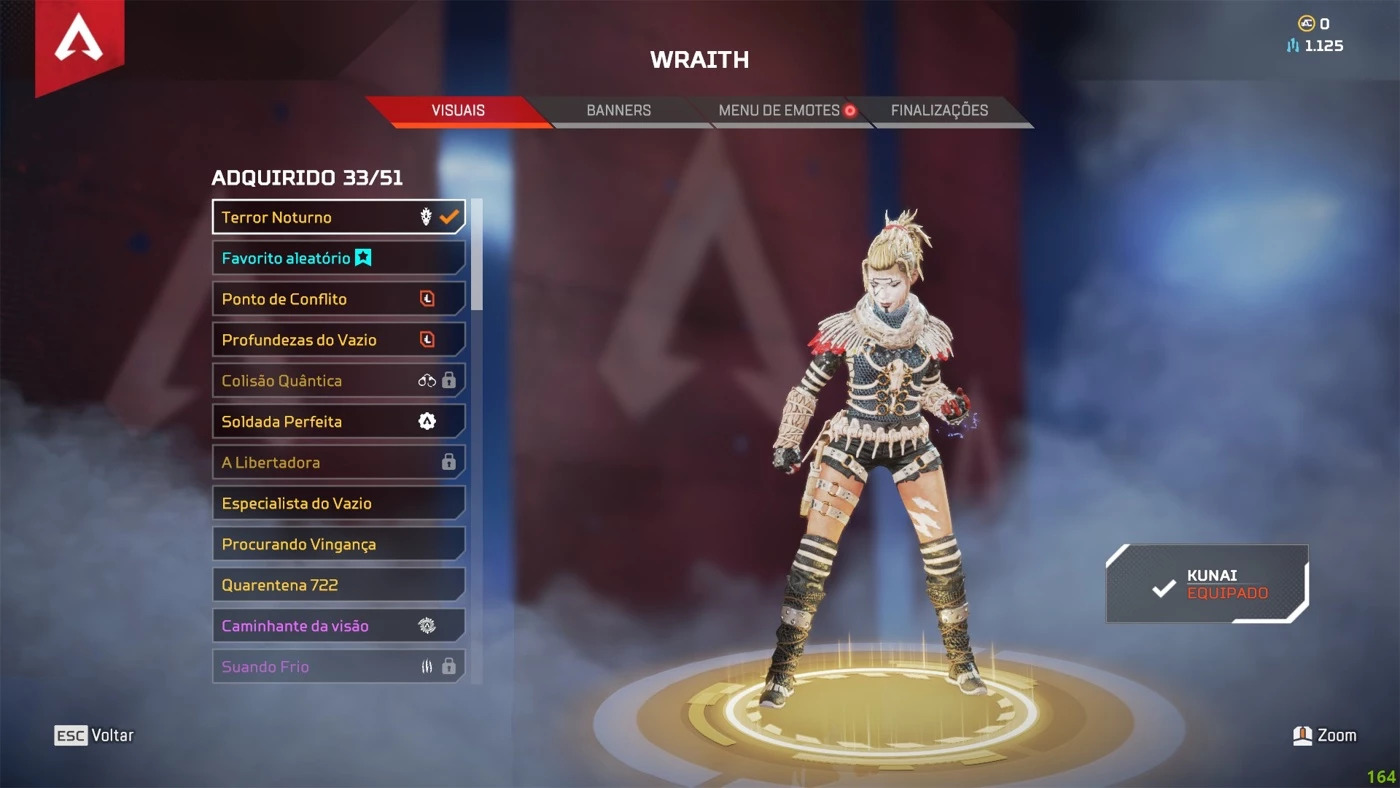Pick the Especialista do Vazio skin

tap(338, 503)
